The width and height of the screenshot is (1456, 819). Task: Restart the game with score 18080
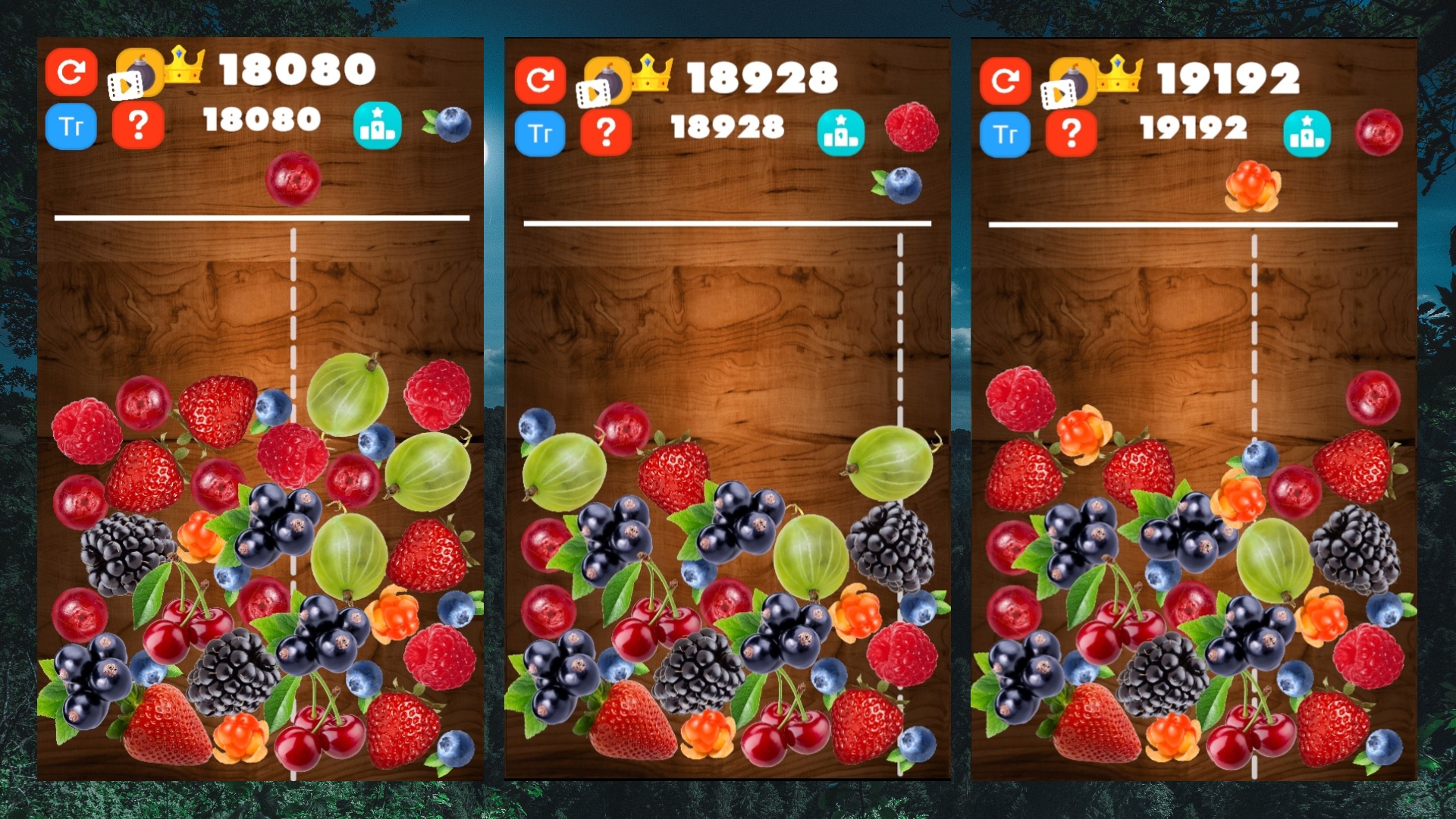(x=71, y=72)
